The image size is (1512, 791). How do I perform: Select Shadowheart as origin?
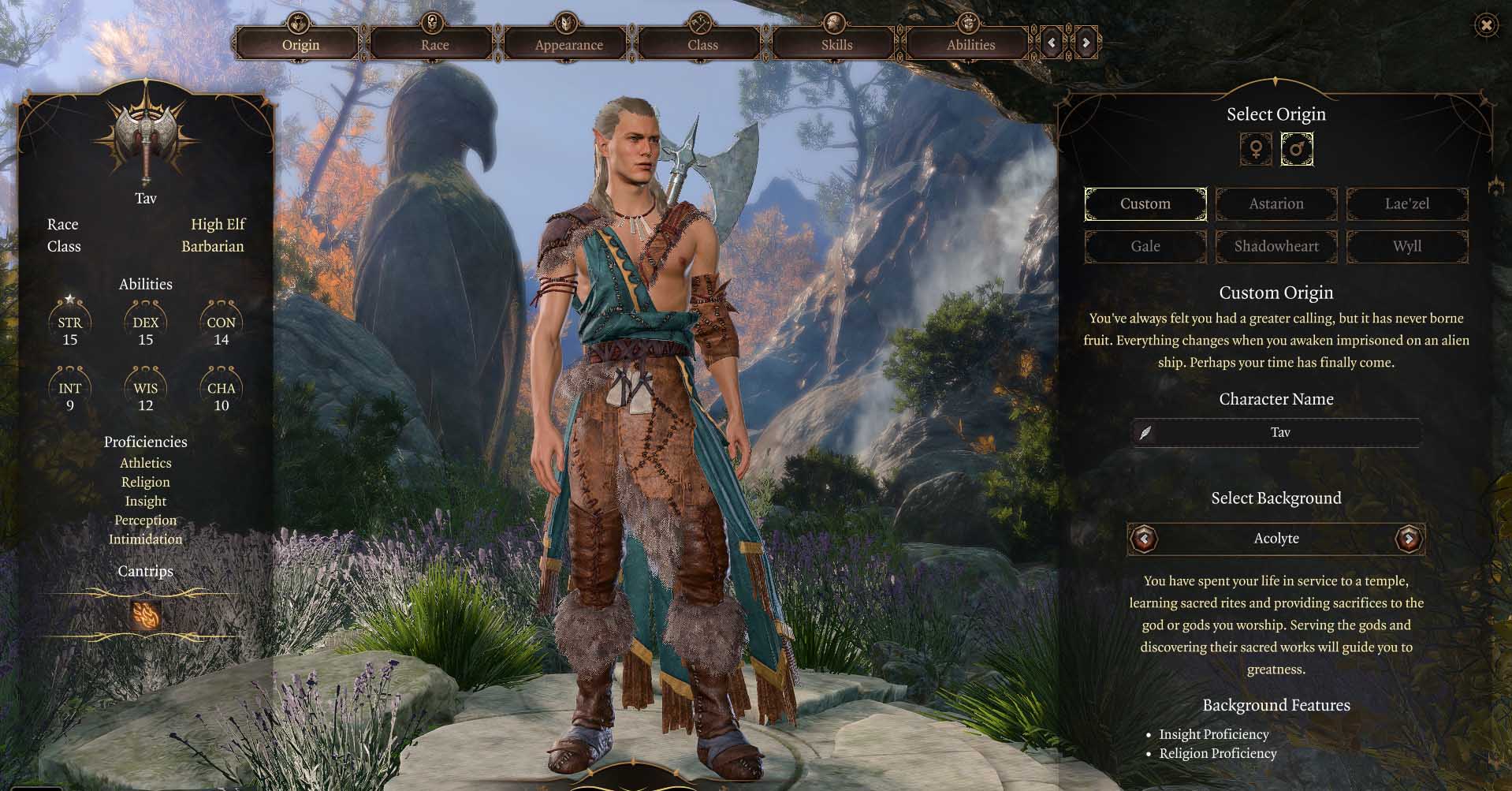[x=1276, y=246]
